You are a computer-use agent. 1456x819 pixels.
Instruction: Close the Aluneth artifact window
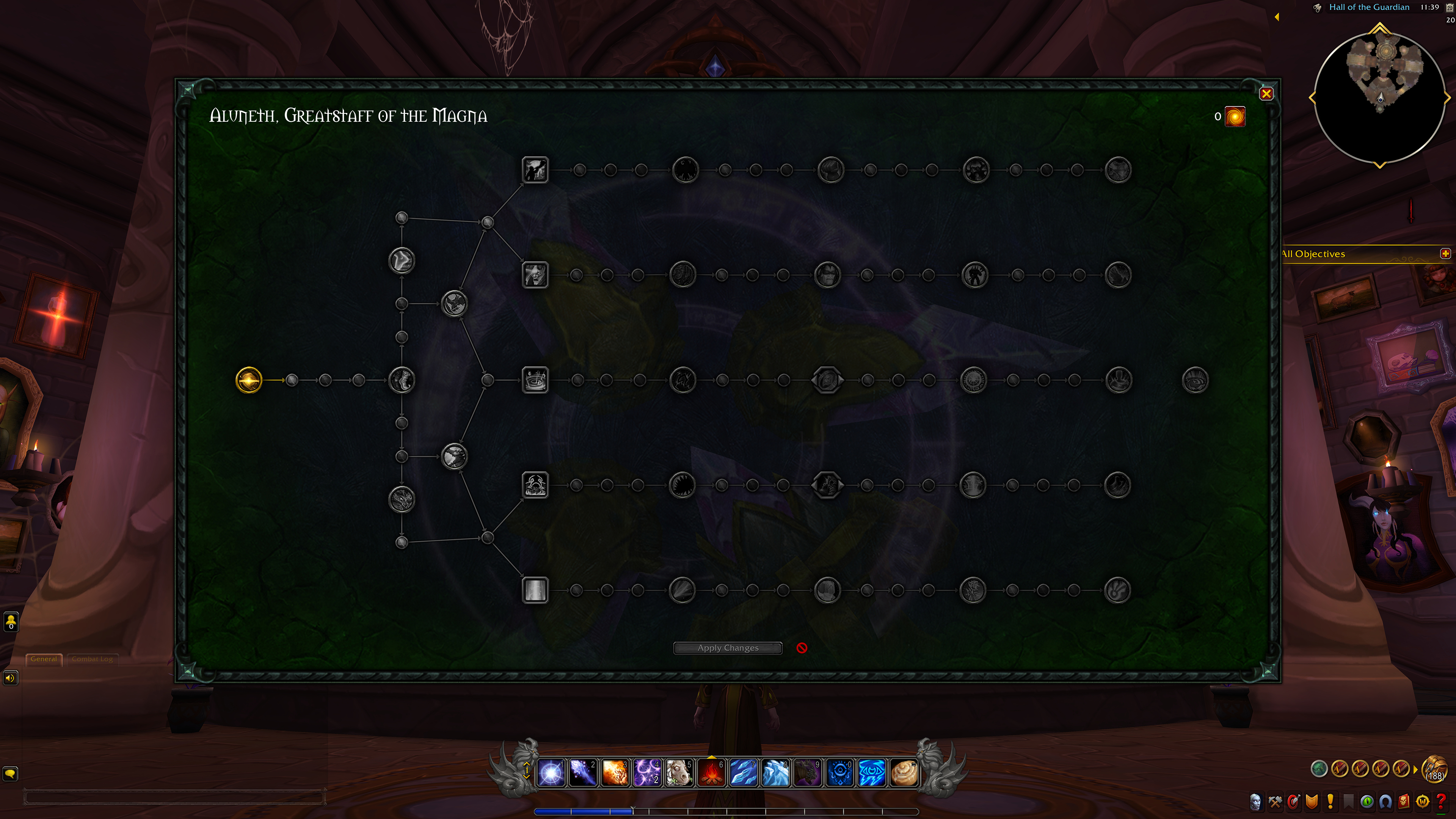pos(1266,94)
